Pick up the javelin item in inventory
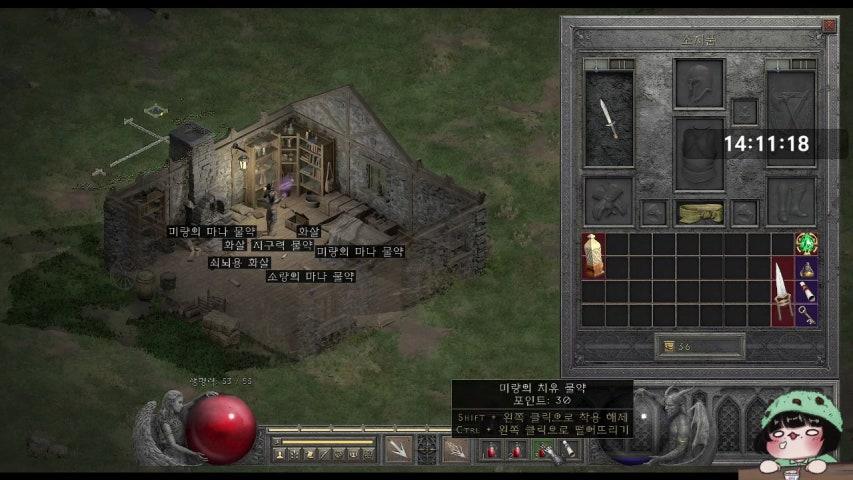Image resolution: width=853 pixels, height=480 pixels. point(782,291)
